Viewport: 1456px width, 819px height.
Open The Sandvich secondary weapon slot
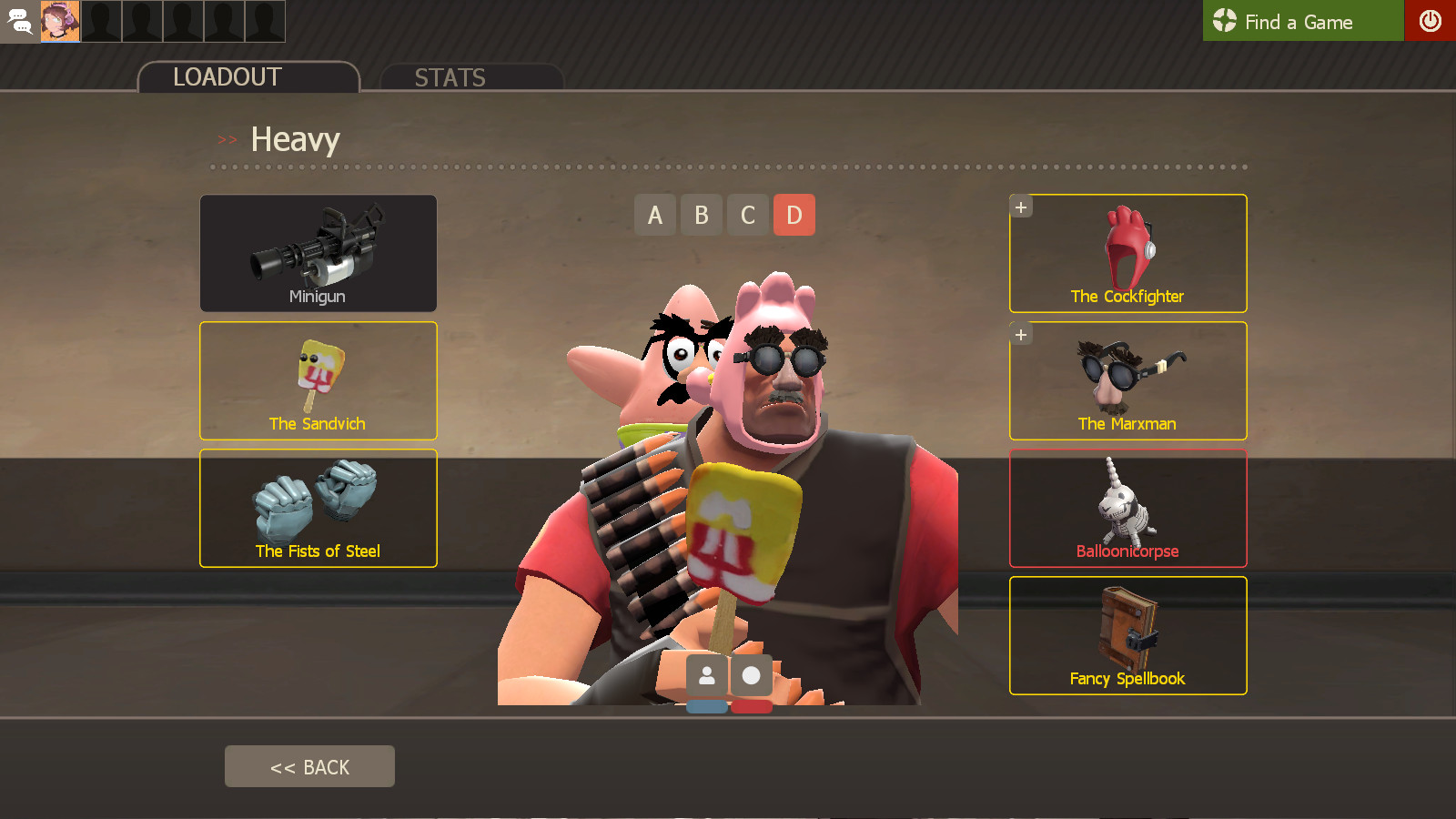[318, 380]
